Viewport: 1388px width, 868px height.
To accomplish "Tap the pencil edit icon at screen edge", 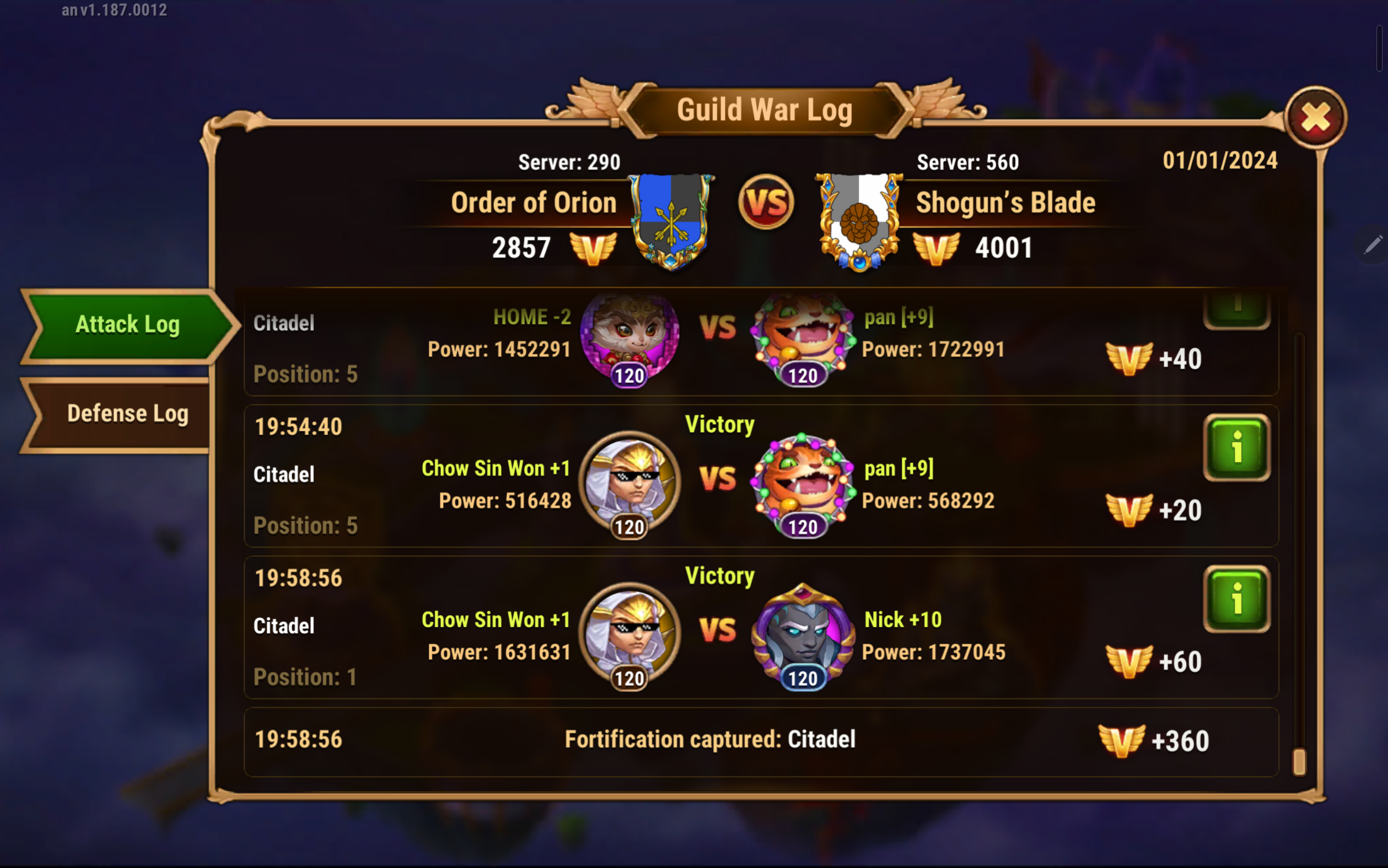I will point(1373,245).
